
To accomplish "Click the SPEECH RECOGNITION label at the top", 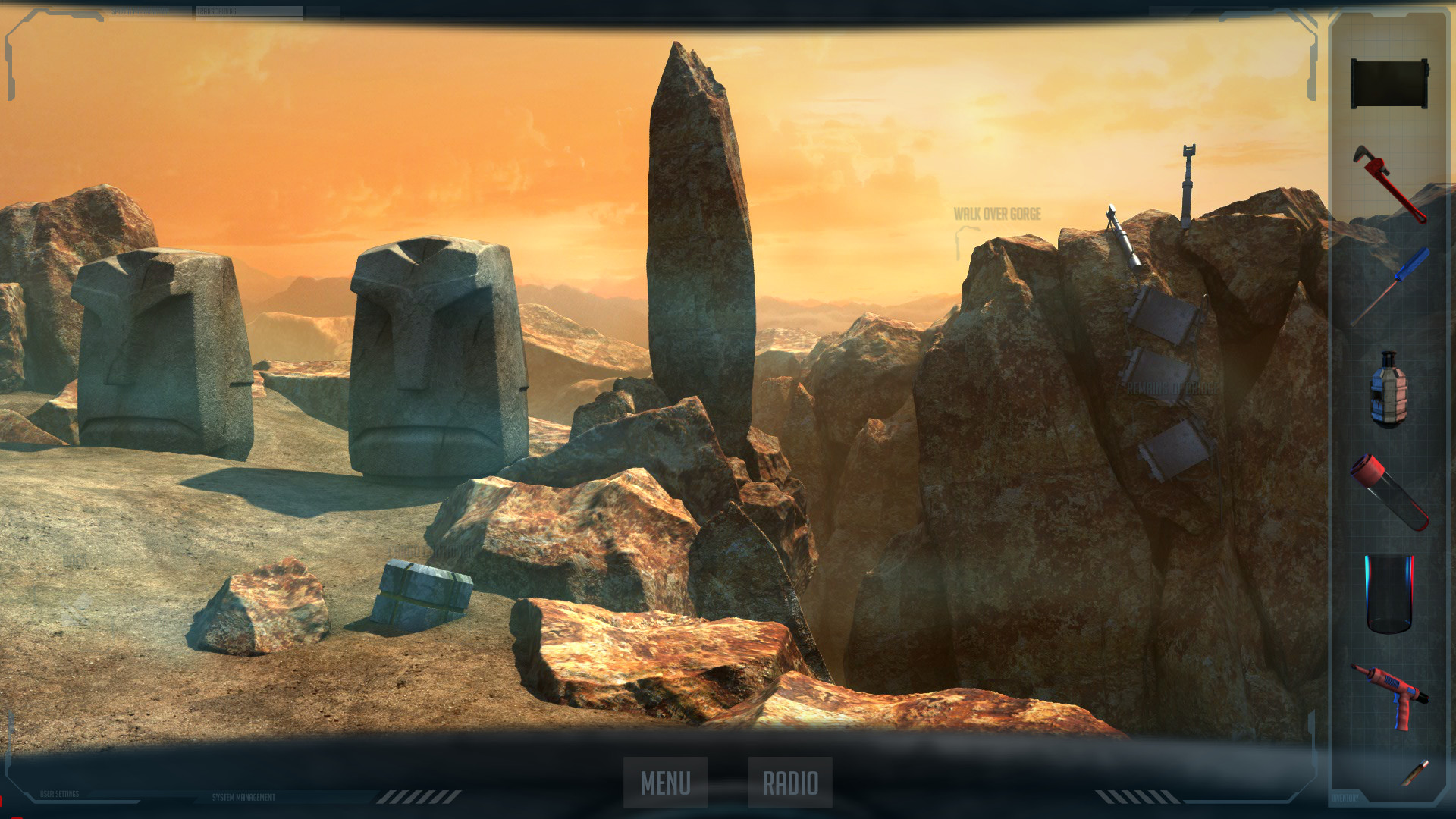I will click(140, 10).
